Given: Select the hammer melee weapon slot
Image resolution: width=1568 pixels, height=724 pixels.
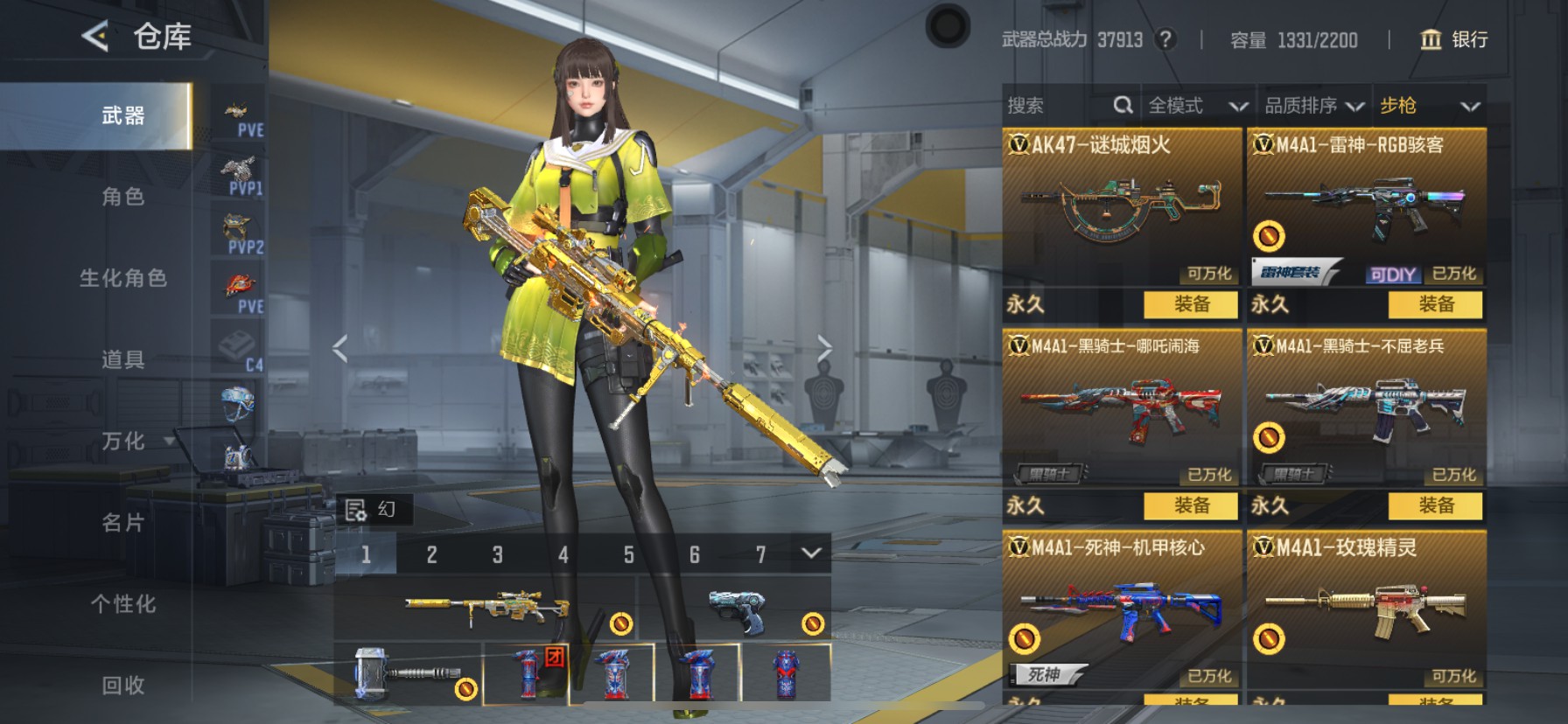Looking at the screenshot, I should pyautogui.click(x=408, y=673).
